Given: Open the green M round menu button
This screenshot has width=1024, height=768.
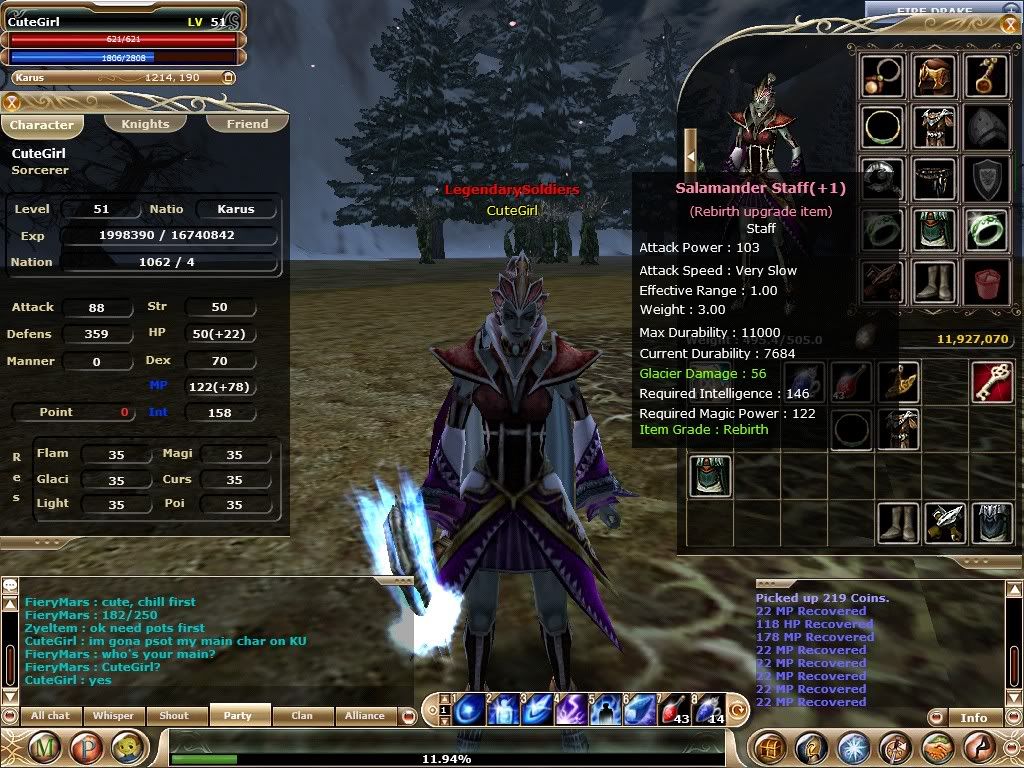Looking at the screenshot, I should pyautogui.click(x=45, y=747).
